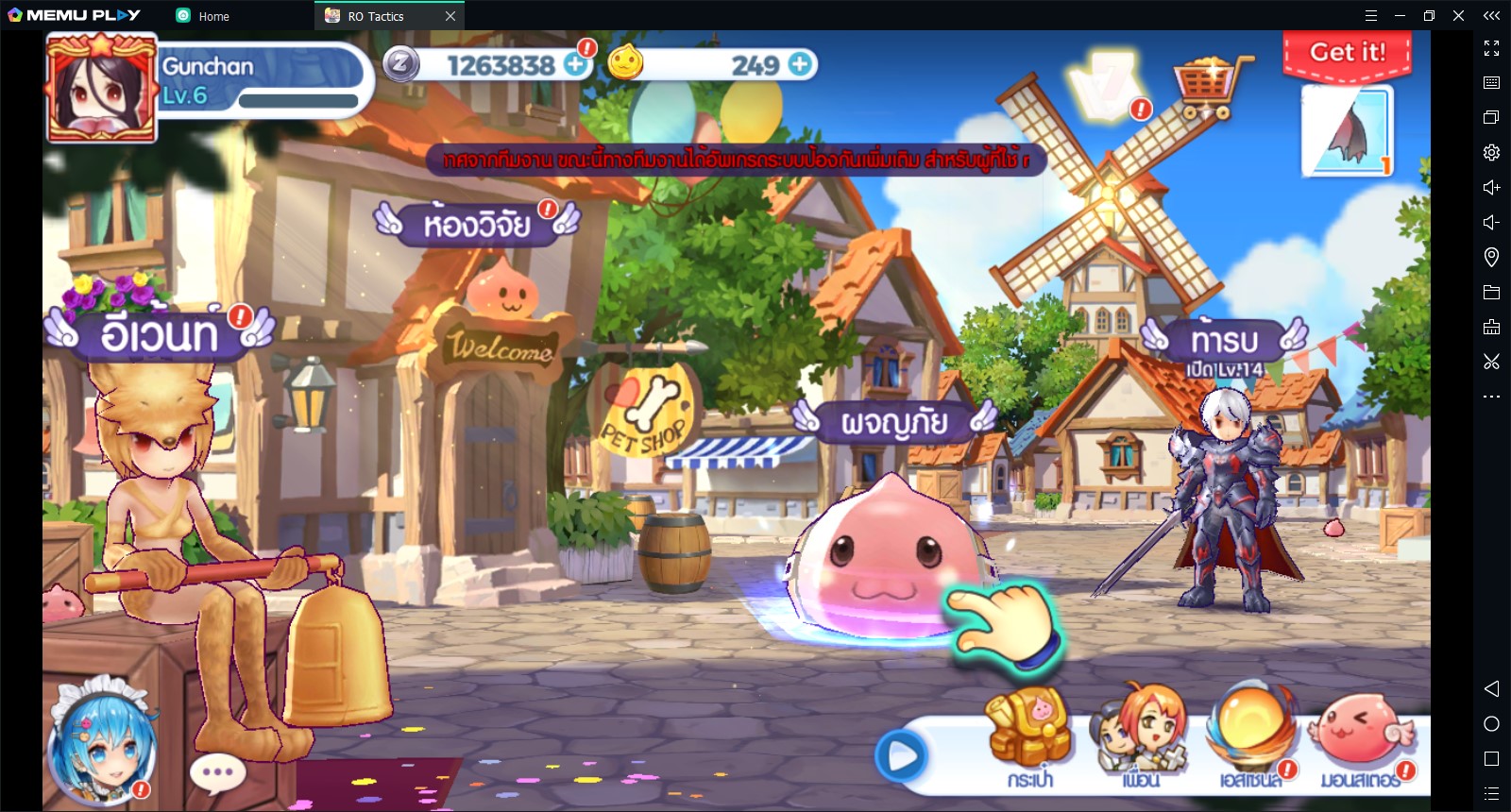Select the RO Tactics tab
This screenshot has width=1511, height=812.
click(376, 15)
